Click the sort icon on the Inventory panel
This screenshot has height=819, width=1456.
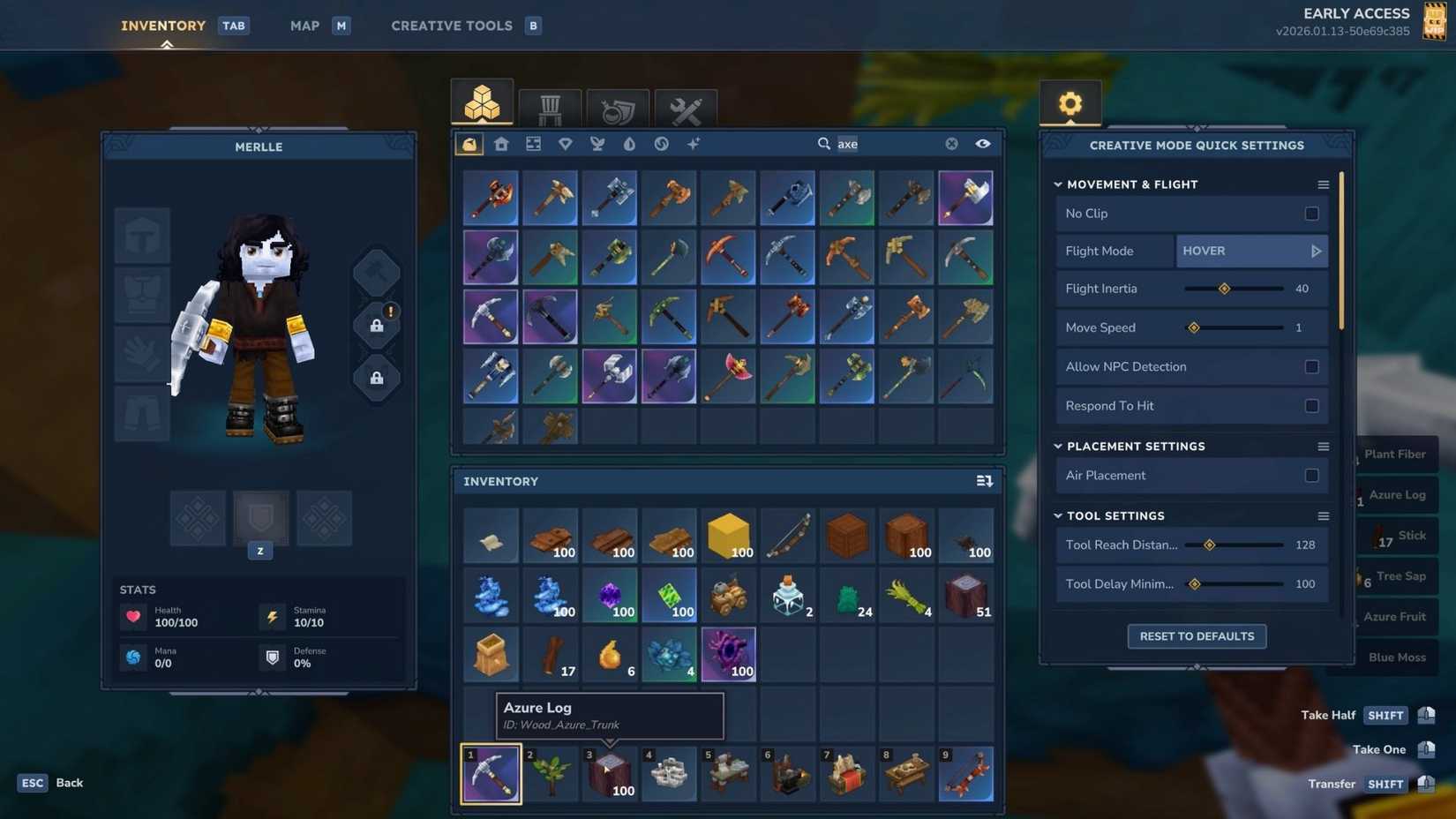coord(984,481)
